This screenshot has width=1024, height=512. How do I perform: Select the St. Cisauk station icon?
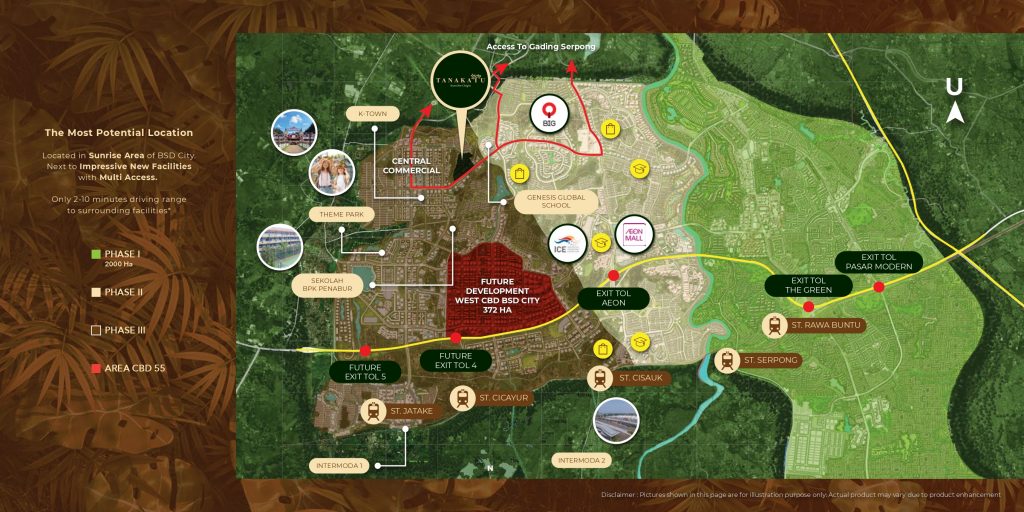tap(601, 378)
